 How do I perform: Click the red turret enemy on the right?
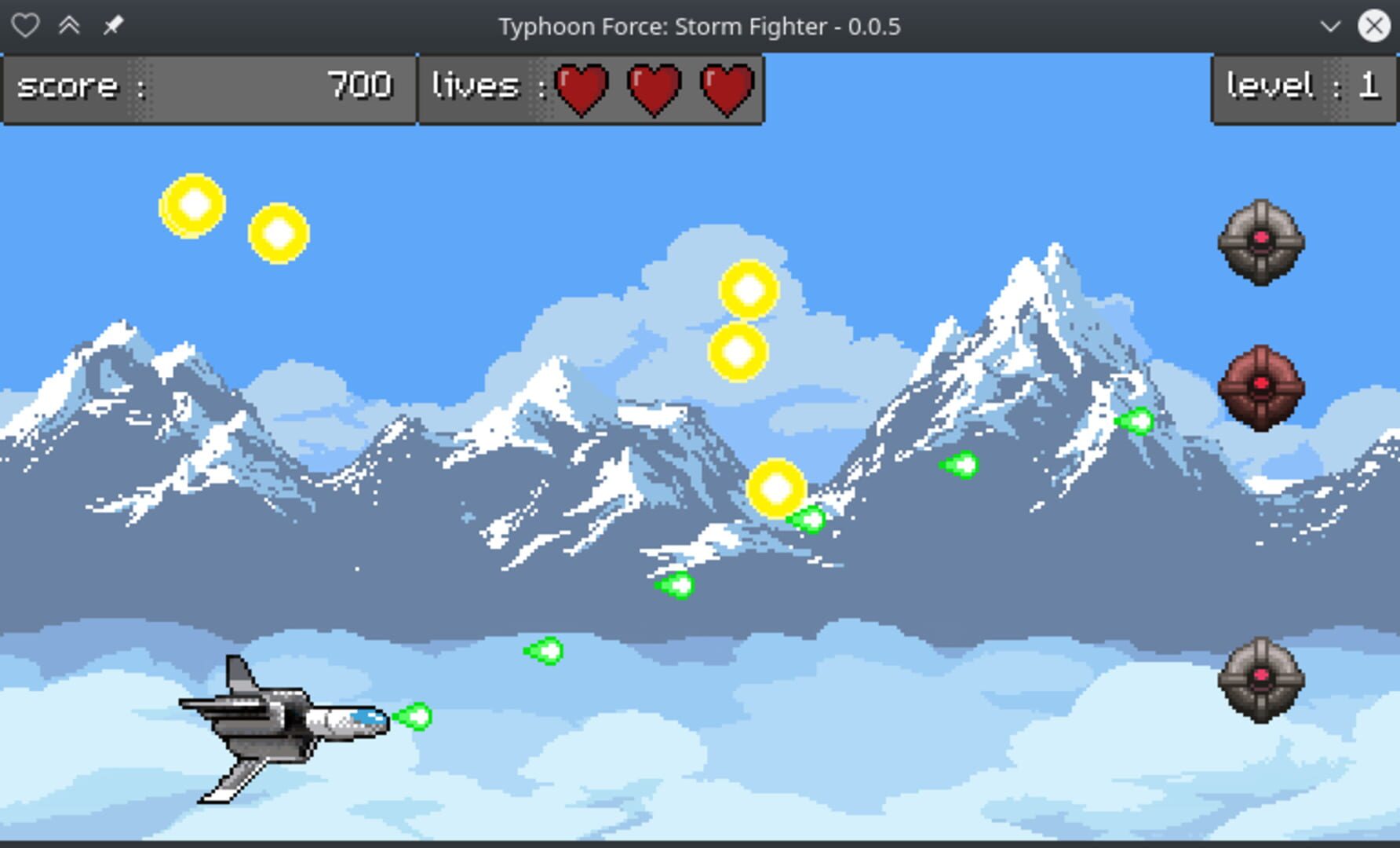(1262, 385)
